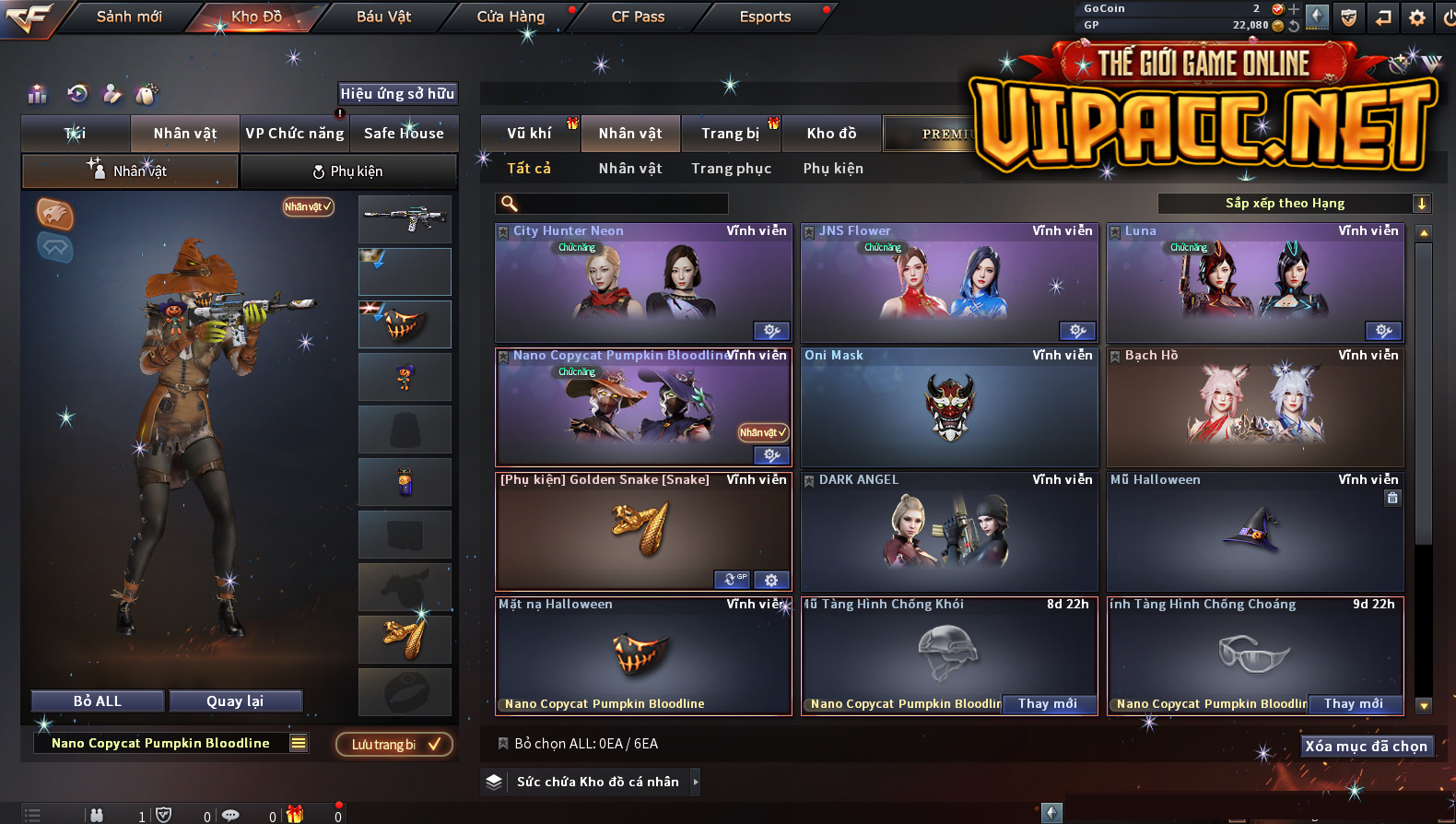
Task: Click the Bỏ ALL button
Action: (98, 701)
